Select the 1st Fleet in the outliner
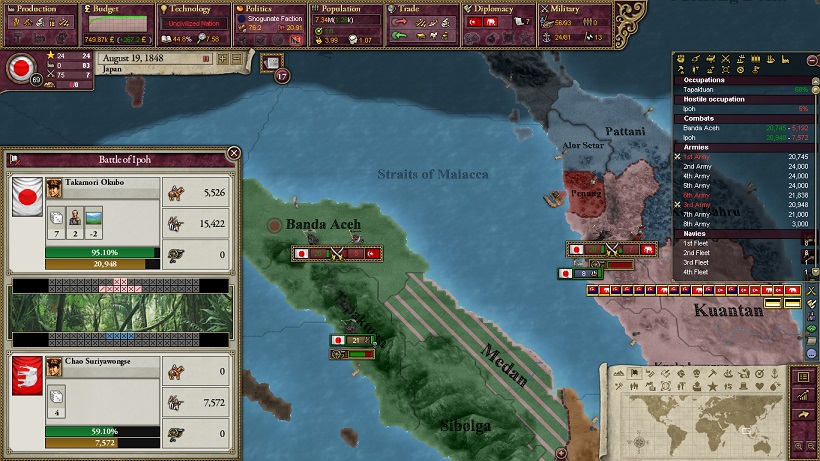Screen dimensions: 820x461 click(698, 243)
